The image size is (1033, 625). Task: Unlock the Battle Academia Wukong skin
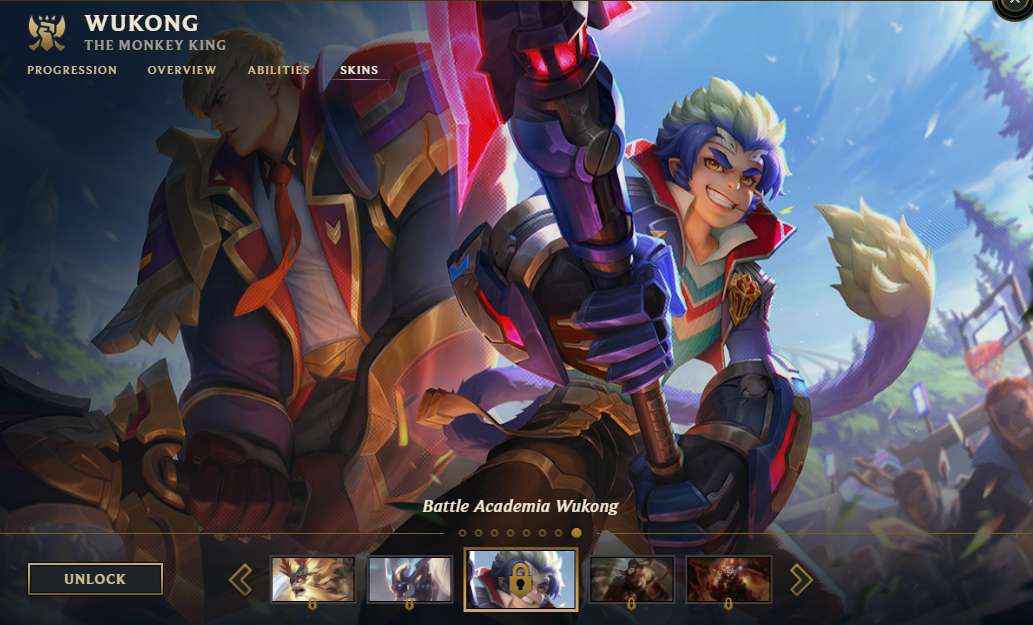(x=95, y=579)
